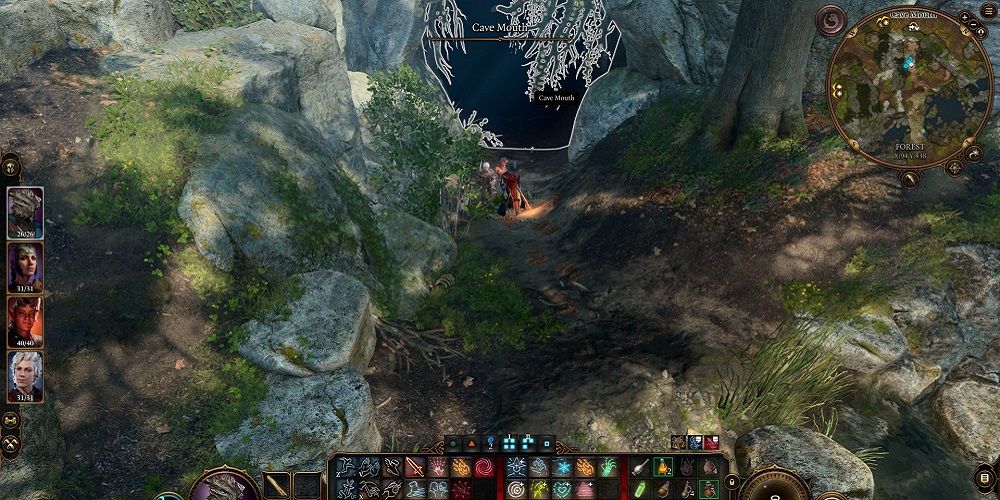Click the round swirl emblem beside minimap
Screen dimensions: 1000x500
click(x=831, y=19)
